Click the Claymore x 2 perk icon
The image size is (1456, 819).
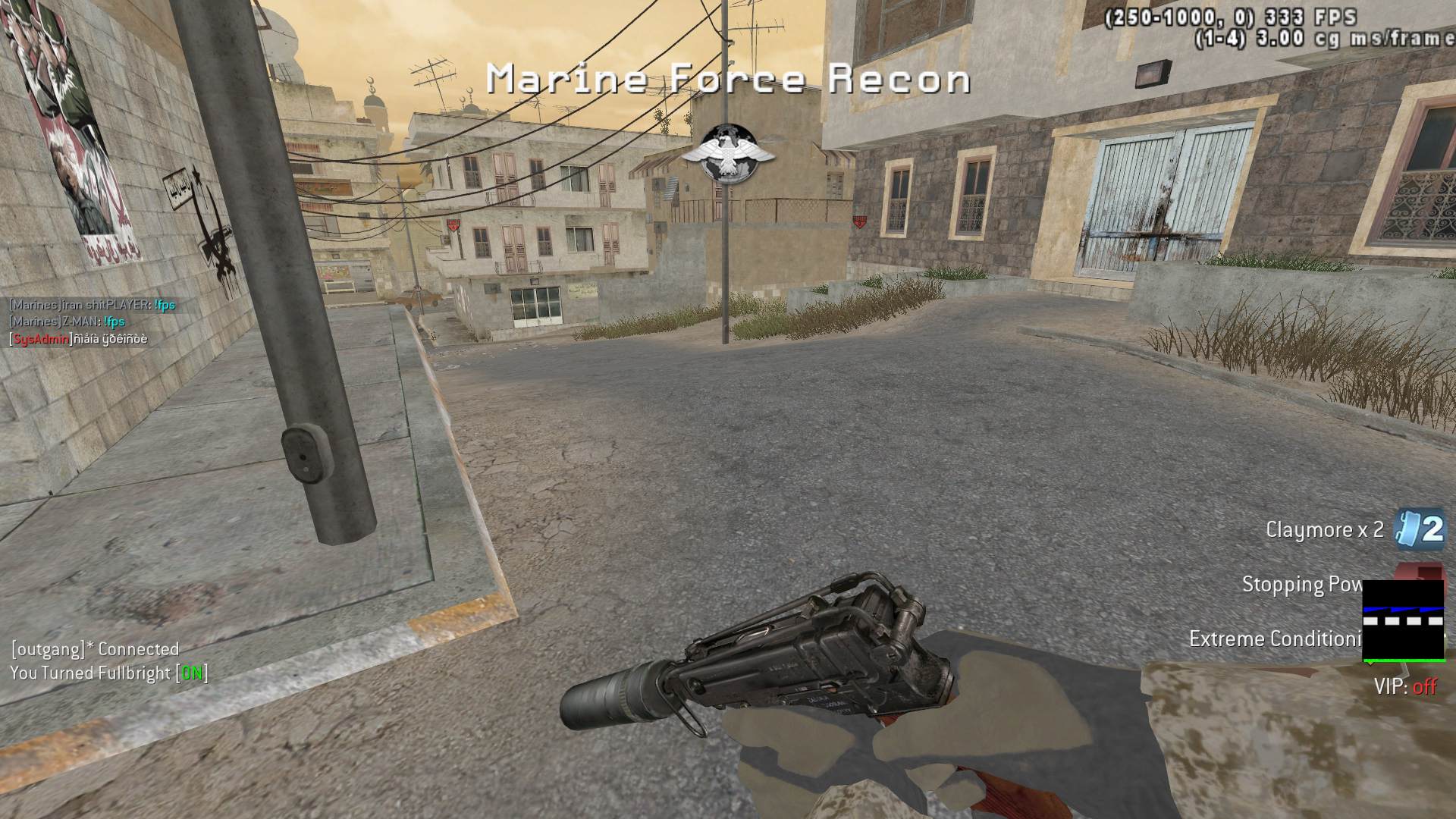[1421, 529]
